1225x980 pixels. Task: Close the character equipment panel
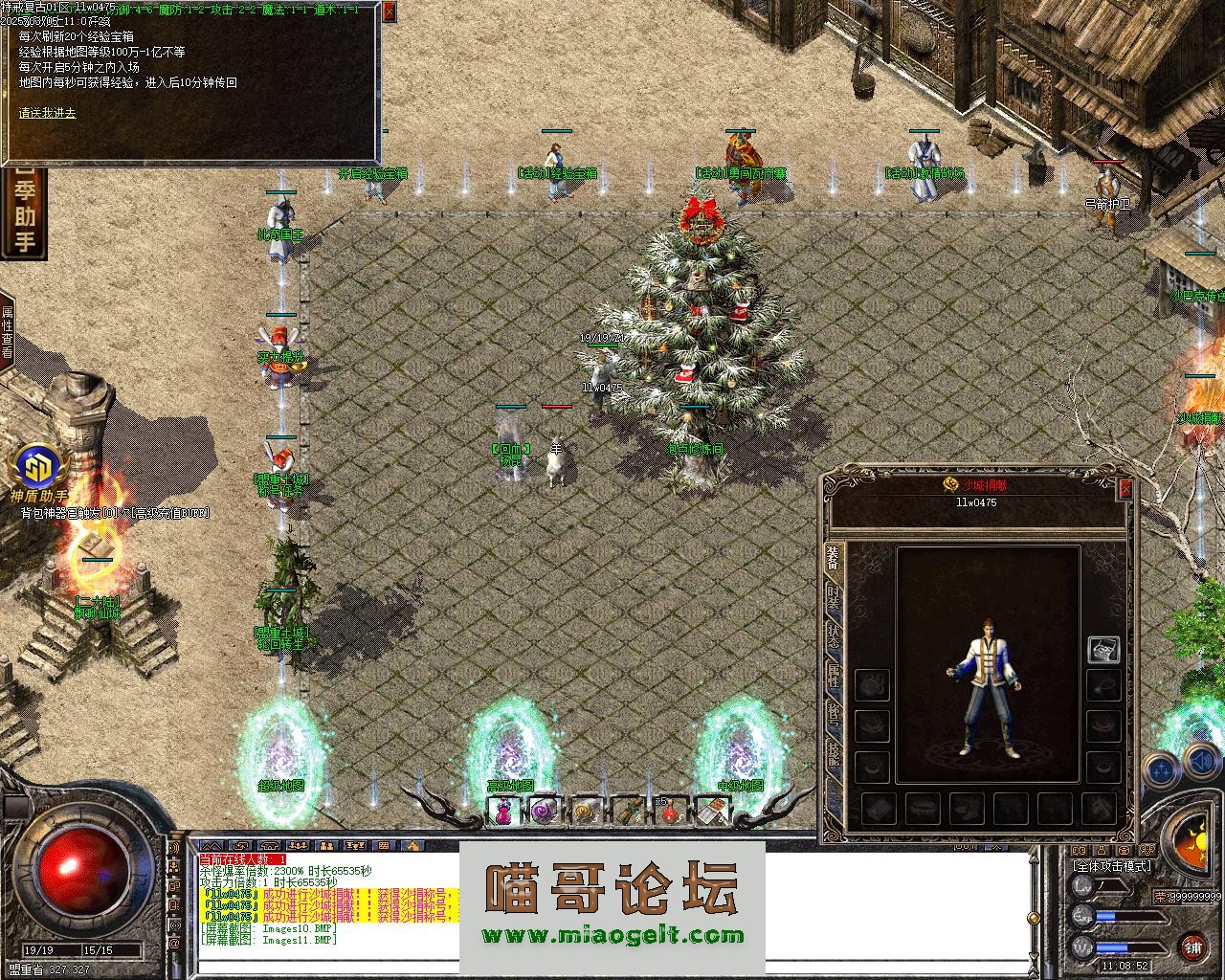1125,489
